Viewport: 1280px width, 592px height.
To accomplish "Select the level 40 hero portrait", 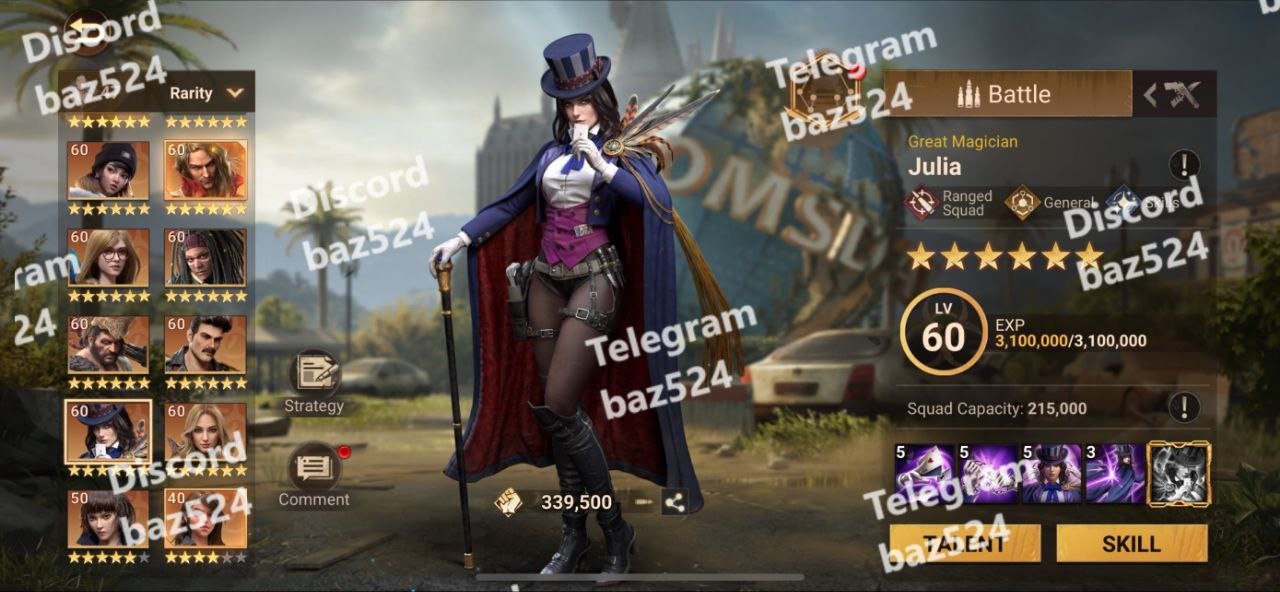I will tap(205, 518).
